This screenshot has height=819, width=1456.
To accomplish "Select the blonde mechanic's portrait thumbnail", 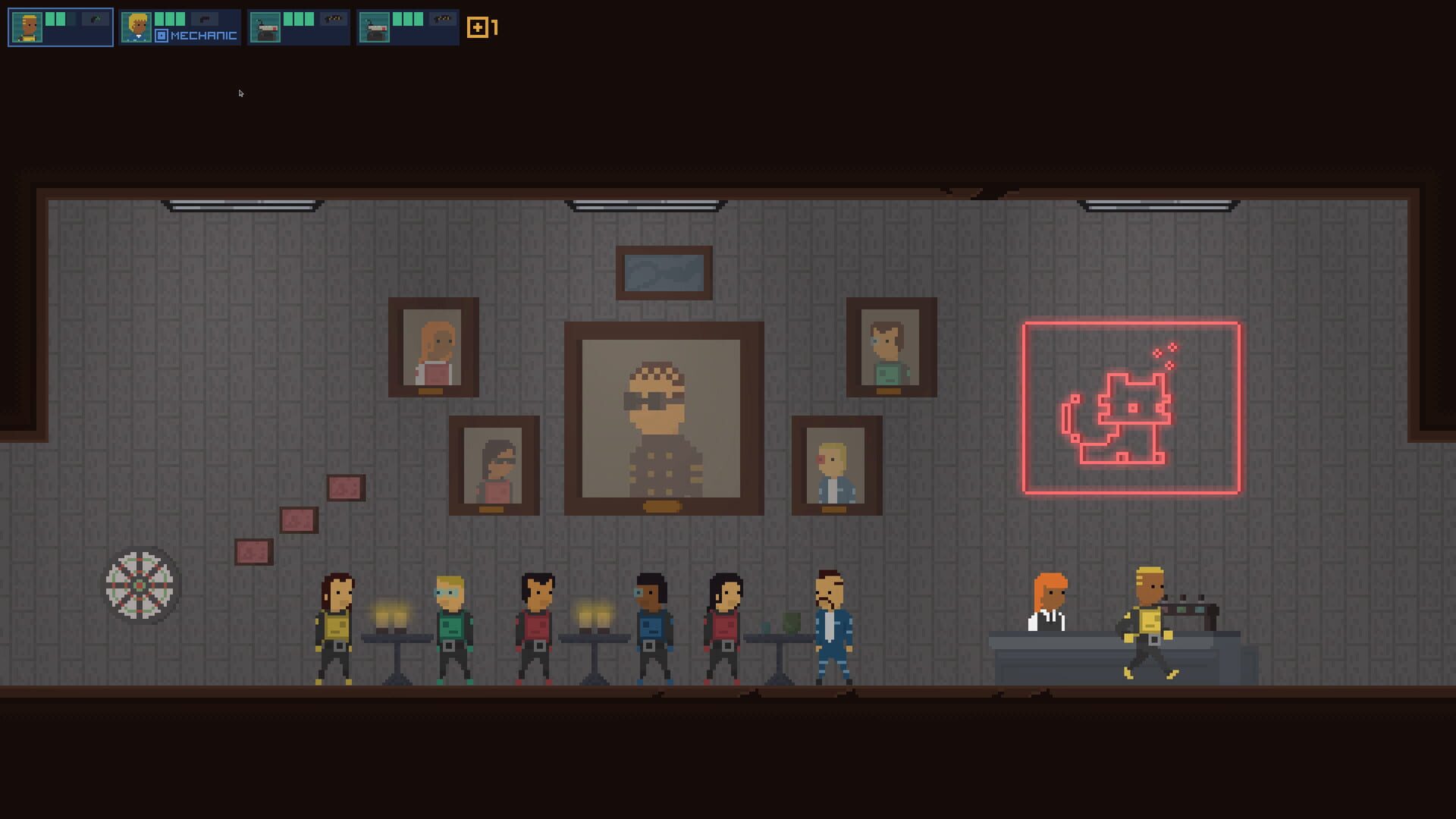I will [136, 27].
